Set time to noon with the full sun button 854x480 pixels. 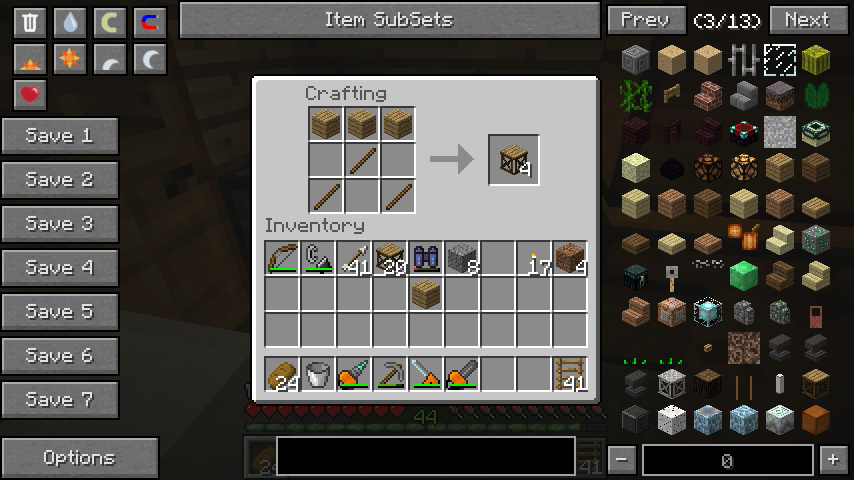click(x=70, y=59)
